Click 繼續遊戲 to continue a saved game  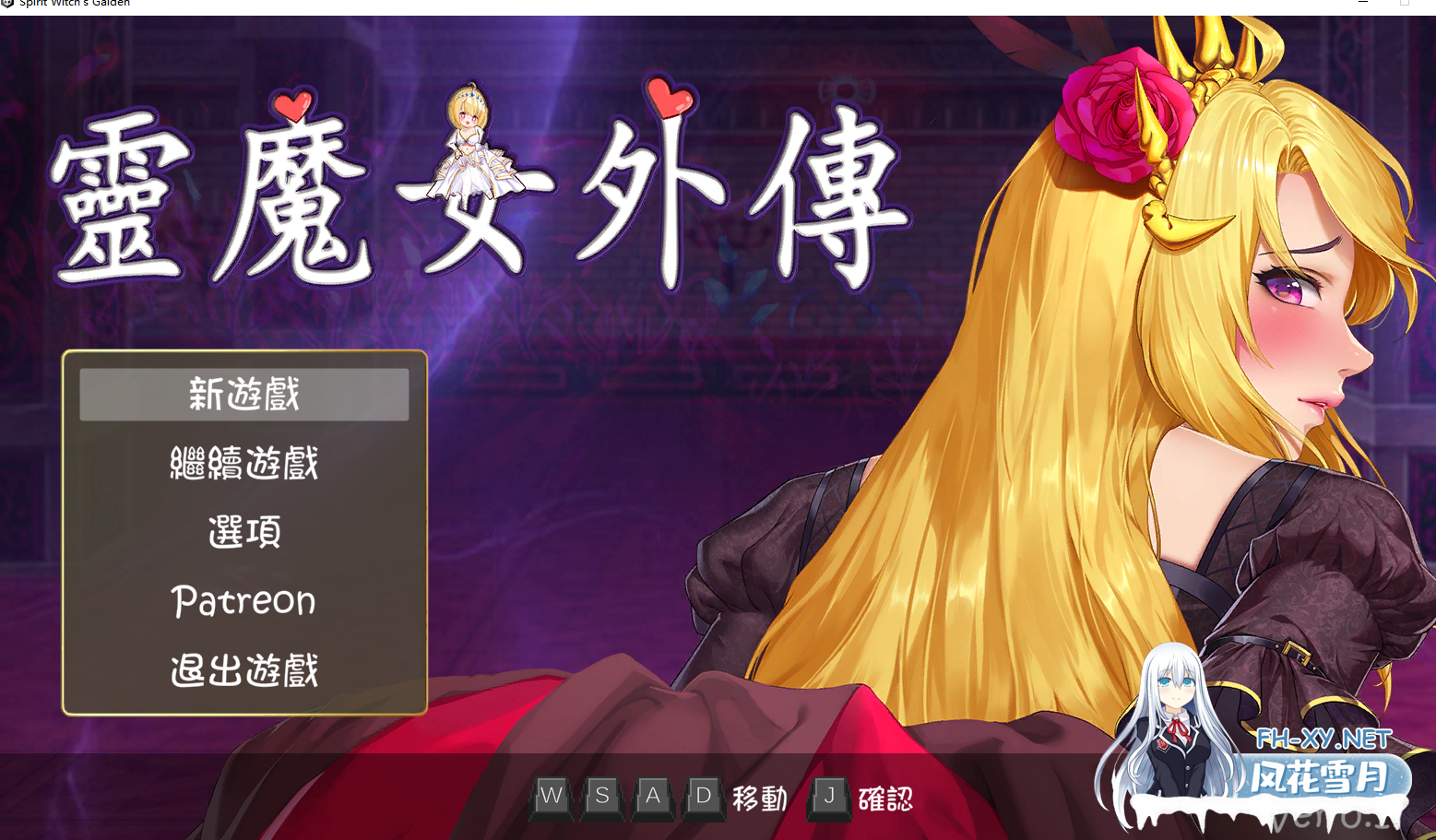(243, 463)
